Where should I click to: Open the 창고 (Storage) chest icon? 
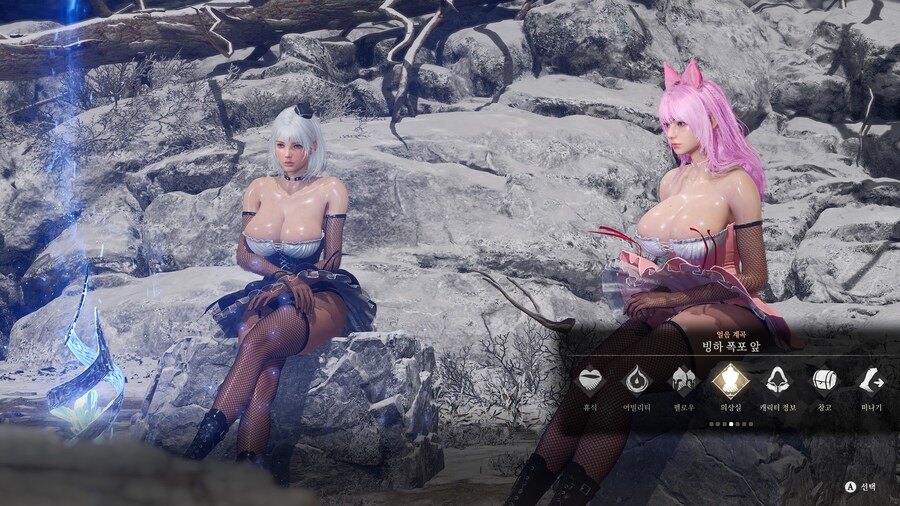coord(824,381)
